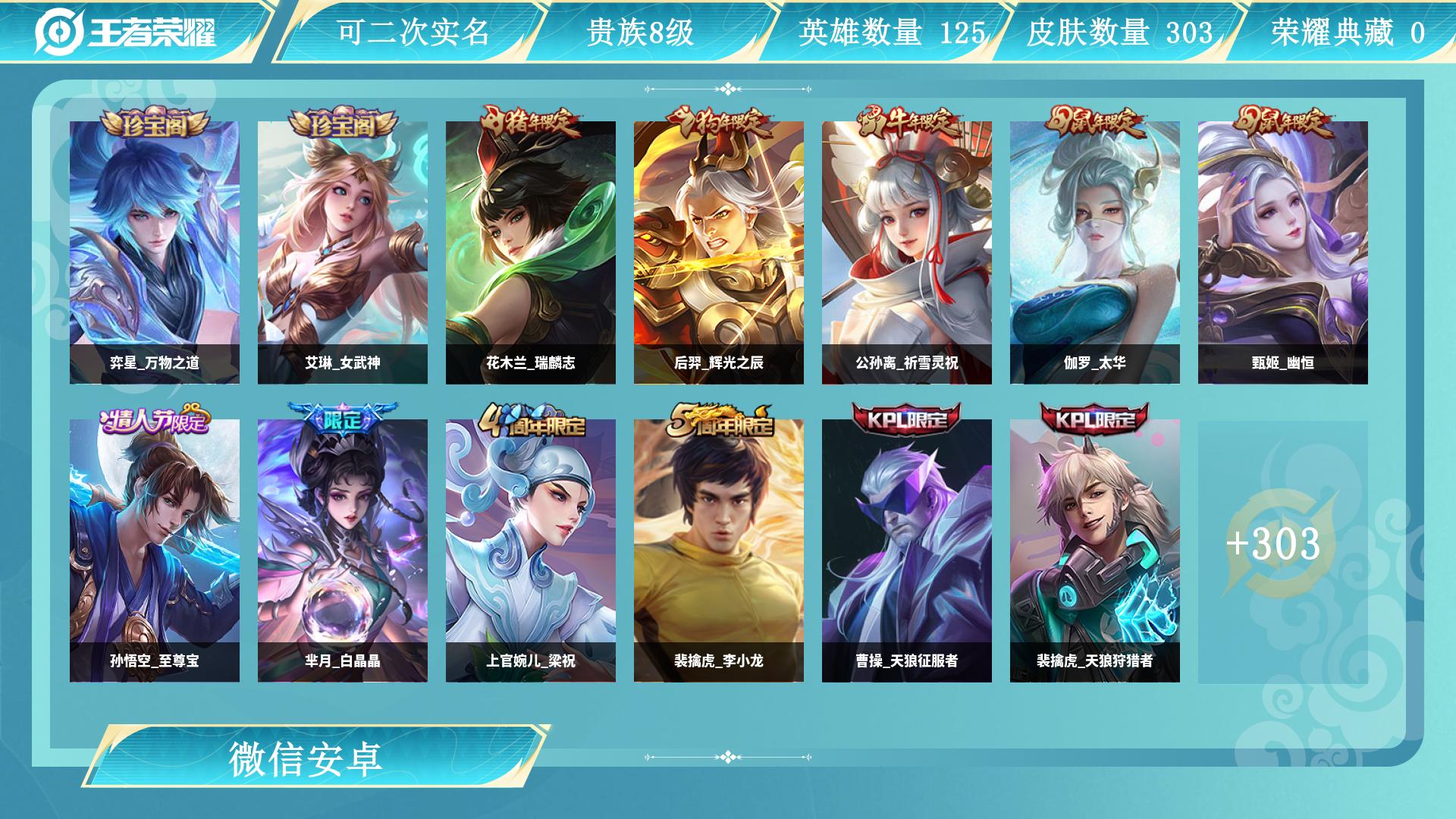The width and height of the screenshot is (1456, 819).
Task: View the 上官婉儿_梁祝 skin card
Action: coord(531,551)
